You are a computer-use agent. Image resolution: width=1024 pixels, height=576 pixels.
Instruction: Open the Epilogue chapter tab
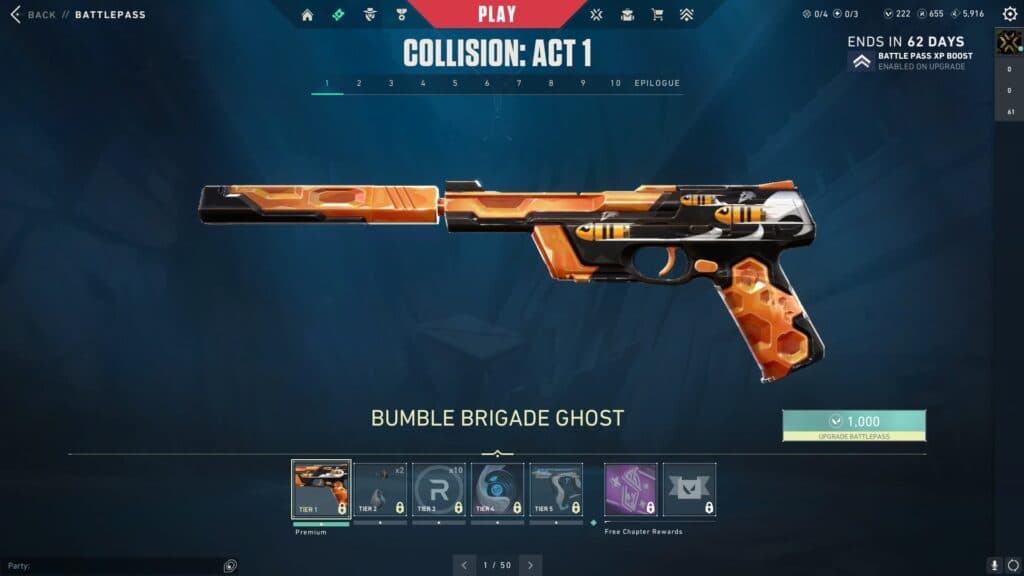click(x=657, y=83)
